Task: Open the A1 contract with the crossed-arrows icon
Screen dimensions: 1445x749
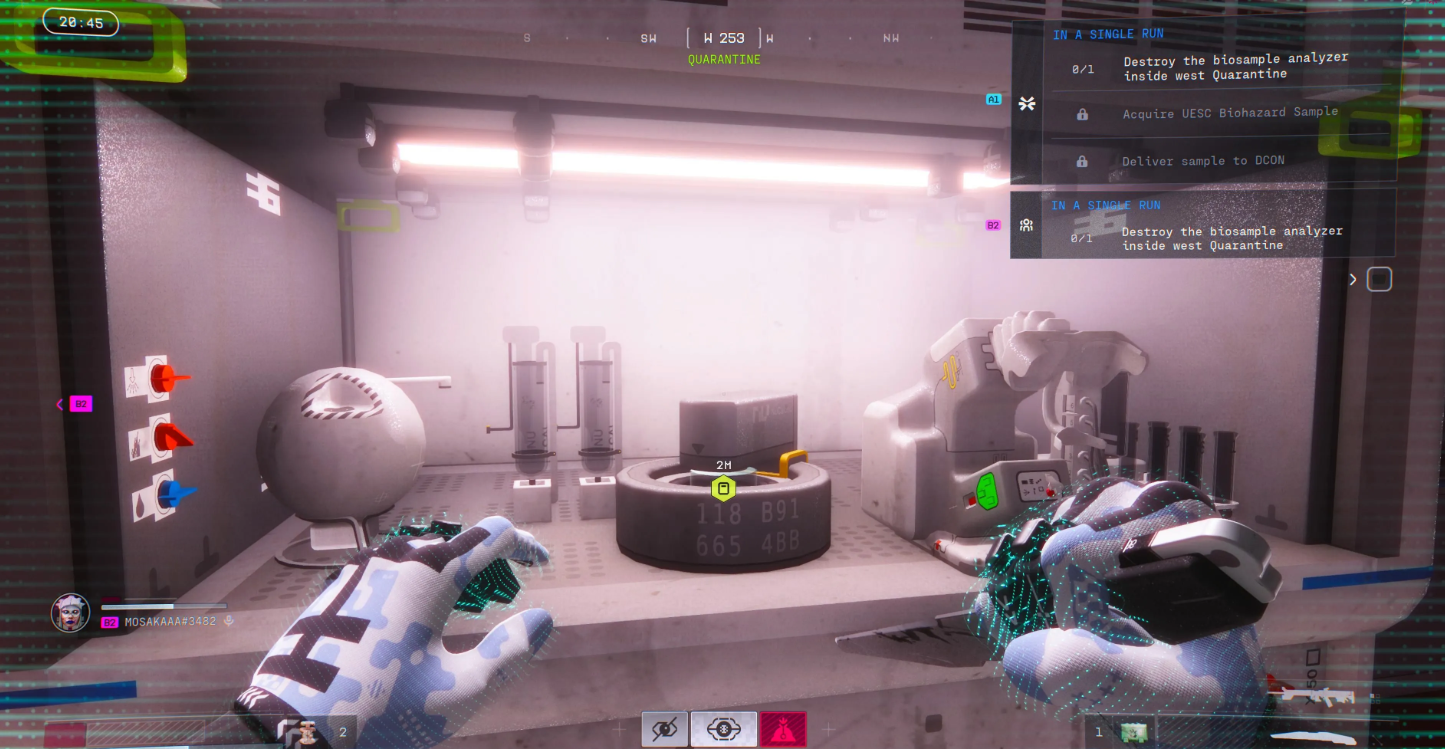Action: (1027, 103)
